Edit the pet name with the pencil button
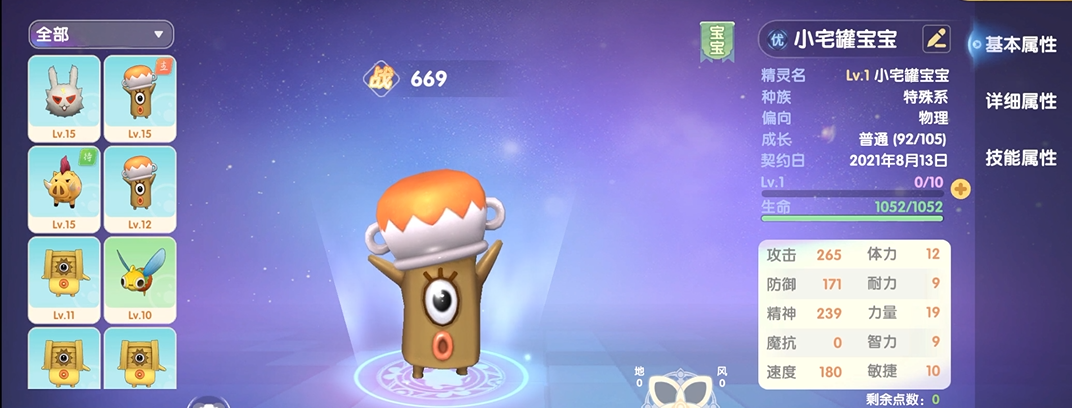Viewport: 1072px width, 408px height. click(936, 39)
